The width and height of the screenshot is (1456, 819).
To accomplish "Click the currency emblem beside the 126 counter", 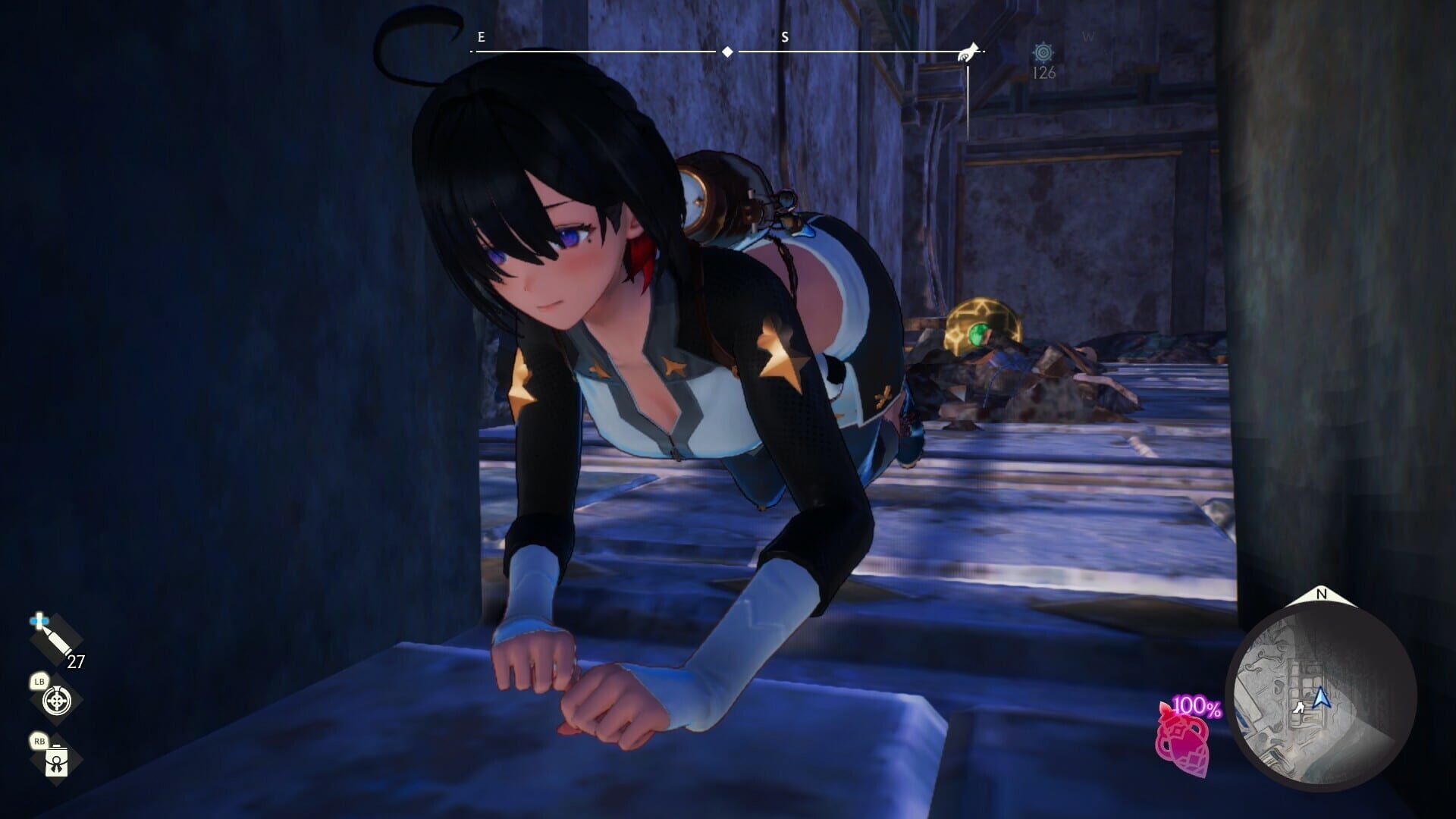I will pyautogui.click(x=1044, y=53).
